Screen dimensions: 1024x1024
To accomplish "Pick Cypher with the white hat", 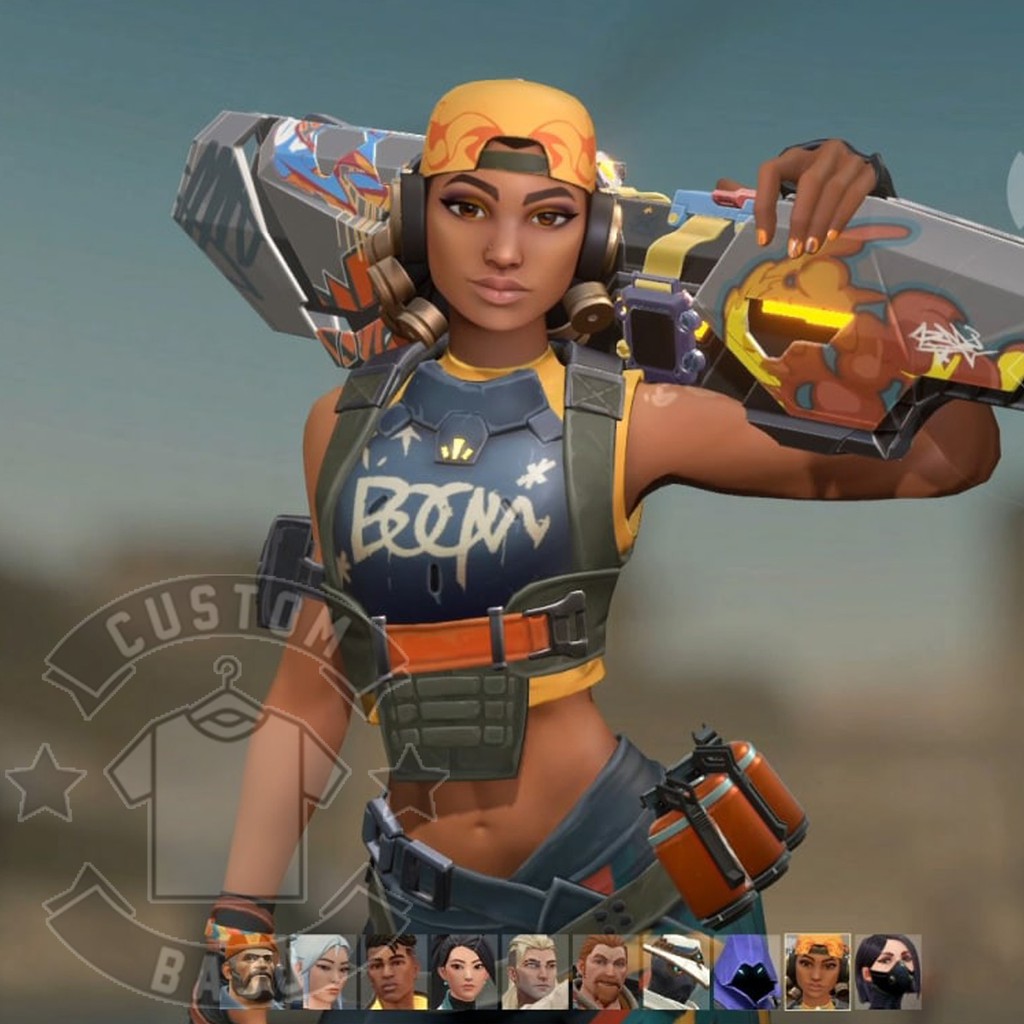I will pos(676,972).
